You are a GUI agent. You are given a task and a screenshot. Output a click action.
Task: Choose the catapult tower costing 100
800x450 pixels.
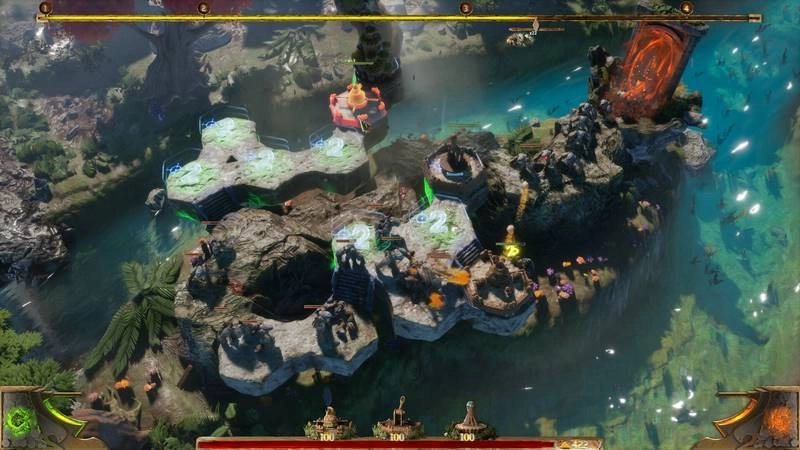click(398, 419)
